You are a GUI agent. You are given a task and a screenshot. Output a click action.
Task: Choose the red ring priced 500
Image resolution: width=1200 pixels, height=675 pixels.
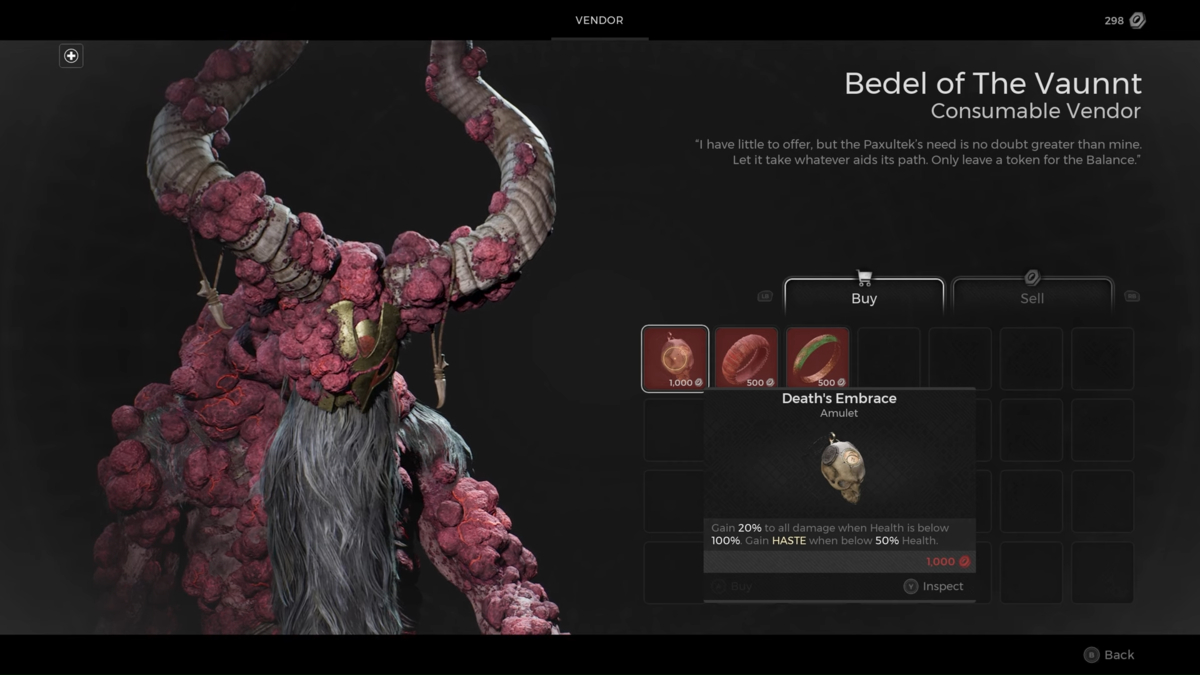click(746, 358)
